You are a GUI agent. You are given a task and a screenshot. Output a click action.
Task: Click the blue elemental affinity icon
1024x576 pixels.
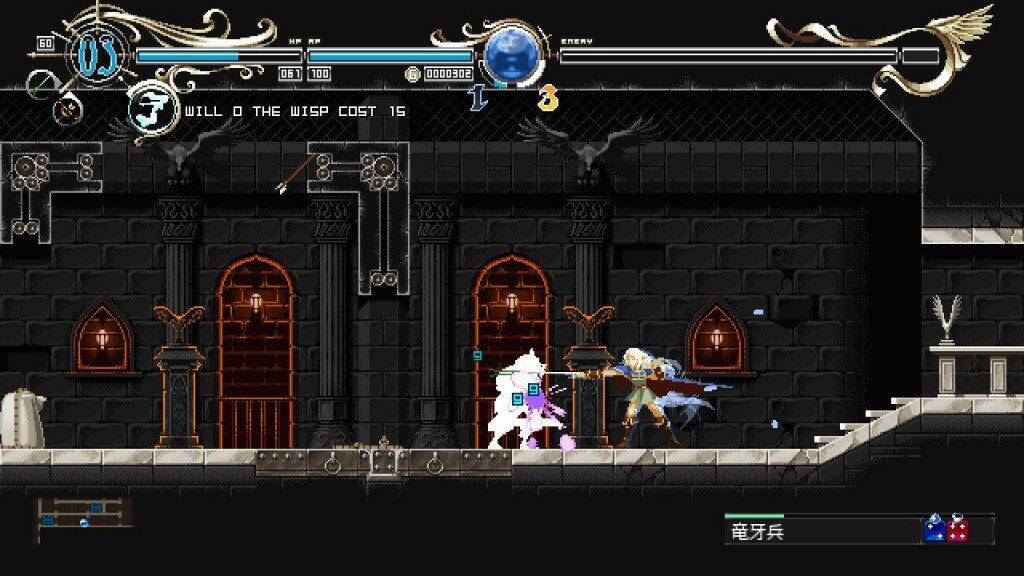tap(935, 529)
